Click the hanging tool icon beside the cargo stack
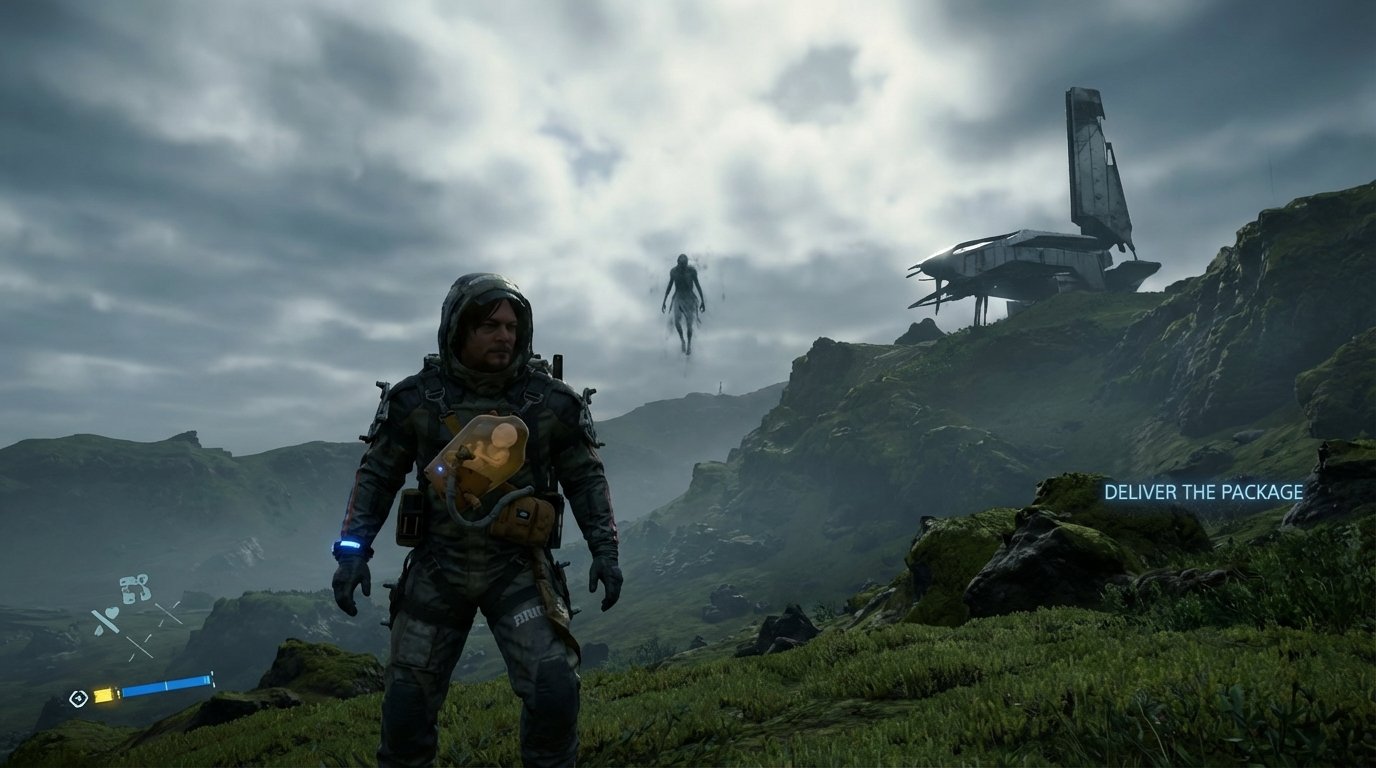The image size is (1376, 768). pos(145,588)
